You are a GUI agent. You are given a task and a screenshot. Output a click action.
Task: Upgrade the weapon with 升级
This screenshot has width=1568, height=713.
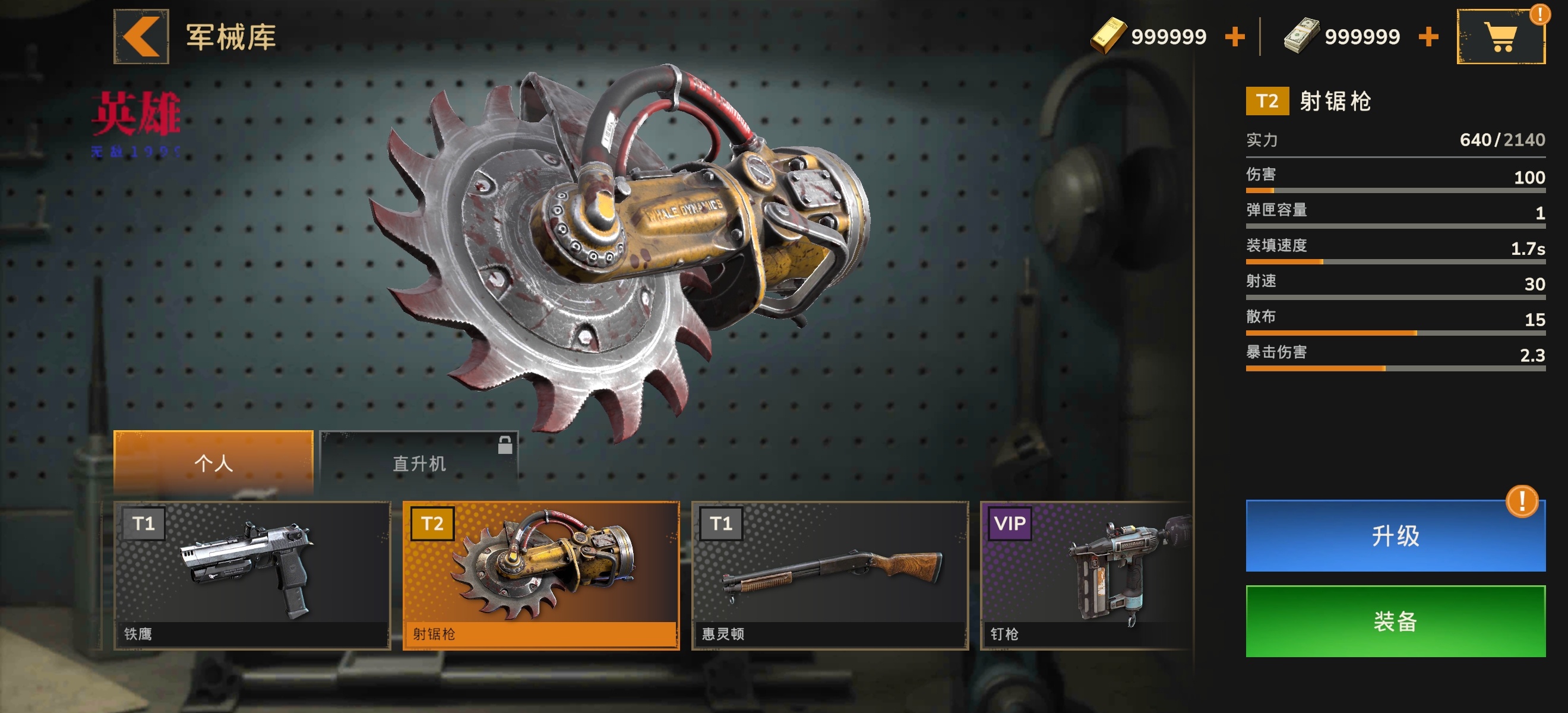click(x=1395, y=536)
